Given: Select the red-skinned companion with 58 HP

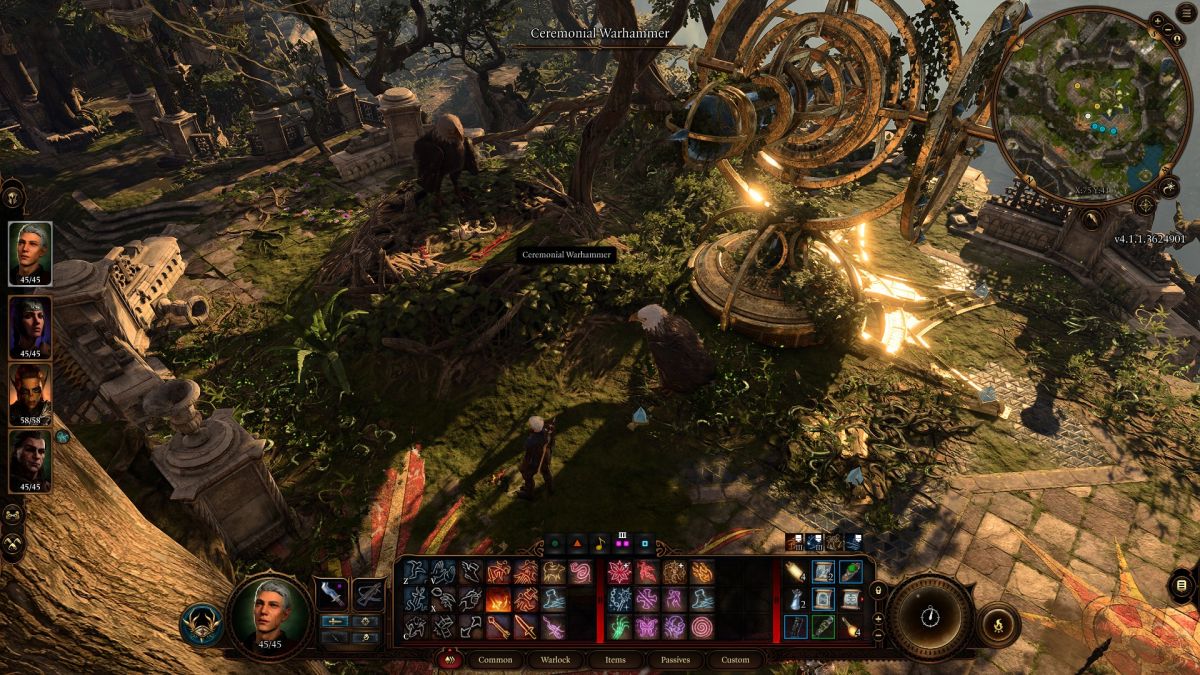Looking at the screenshot, I should click(x=30, y=390).
